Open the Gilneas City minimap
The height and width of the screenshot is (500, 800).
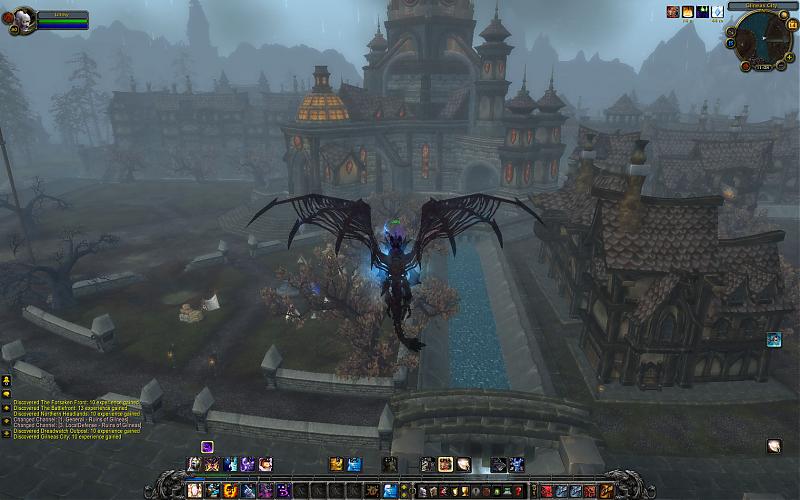point(762,38)
